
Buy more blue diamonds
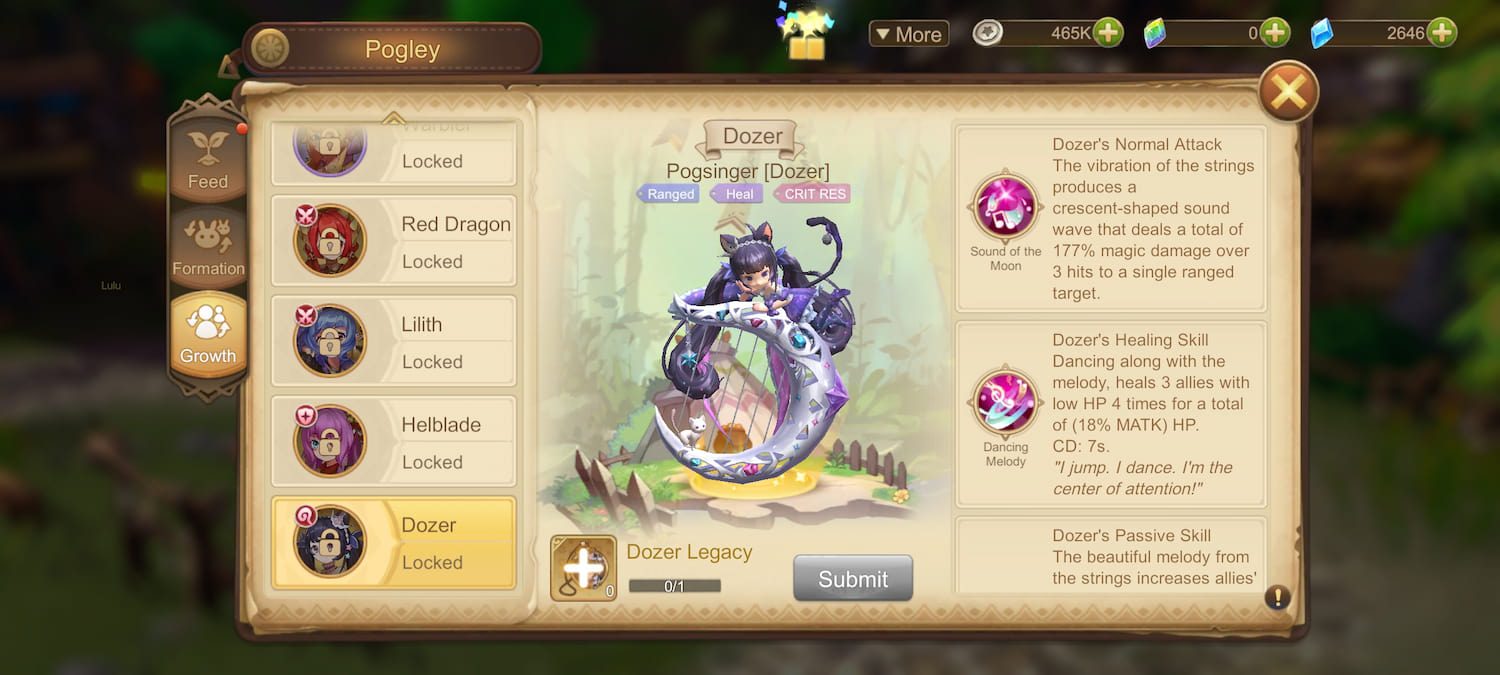1441,33
